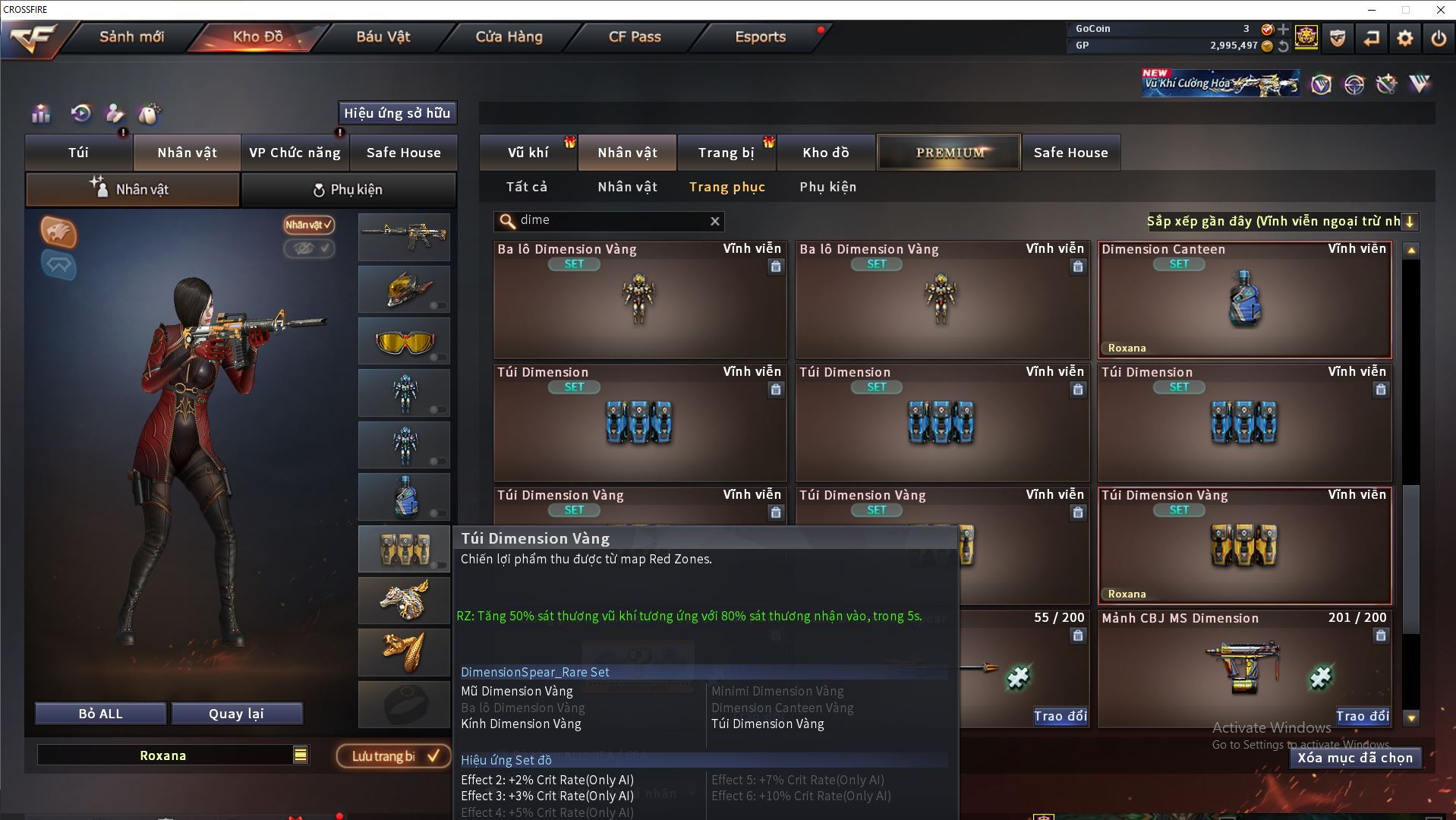The image size is (1456, 820).
Task: Go to the CF Pass page
Action: (635, 36)
